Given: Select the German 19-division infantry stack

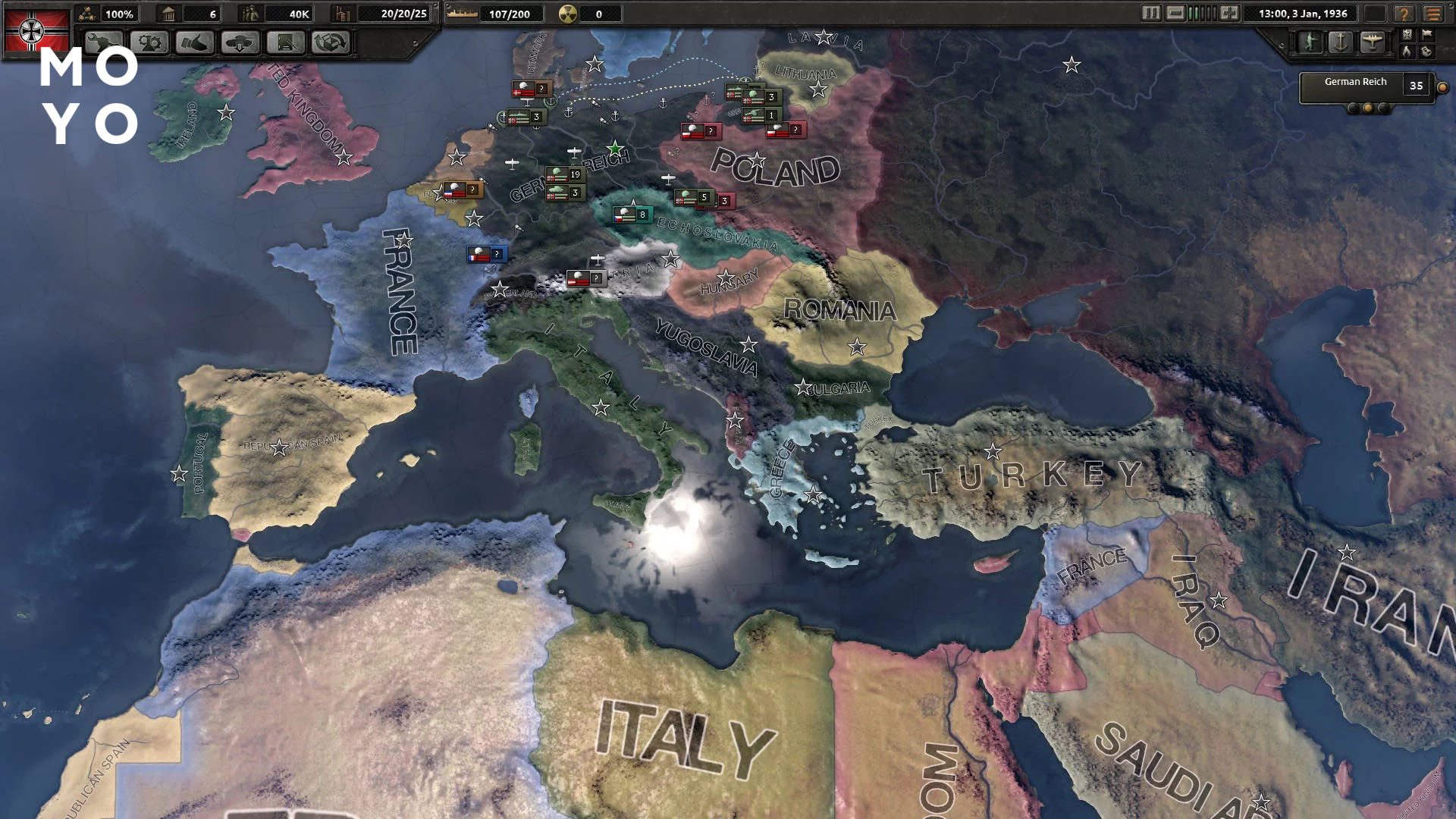Looking at the screenshot, I should 565,174.
